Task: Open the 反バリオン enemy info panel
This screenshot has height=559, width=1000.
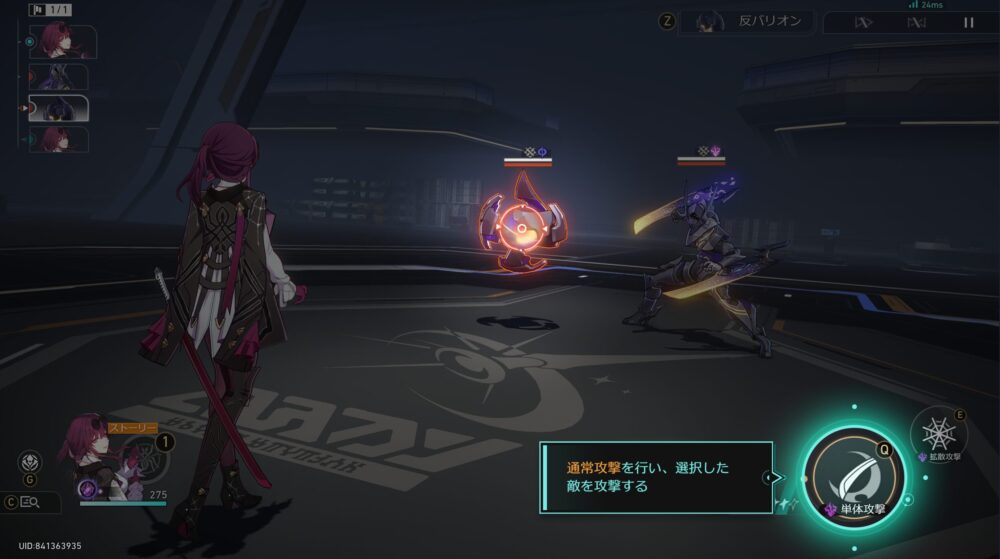Action: [745, 22]
